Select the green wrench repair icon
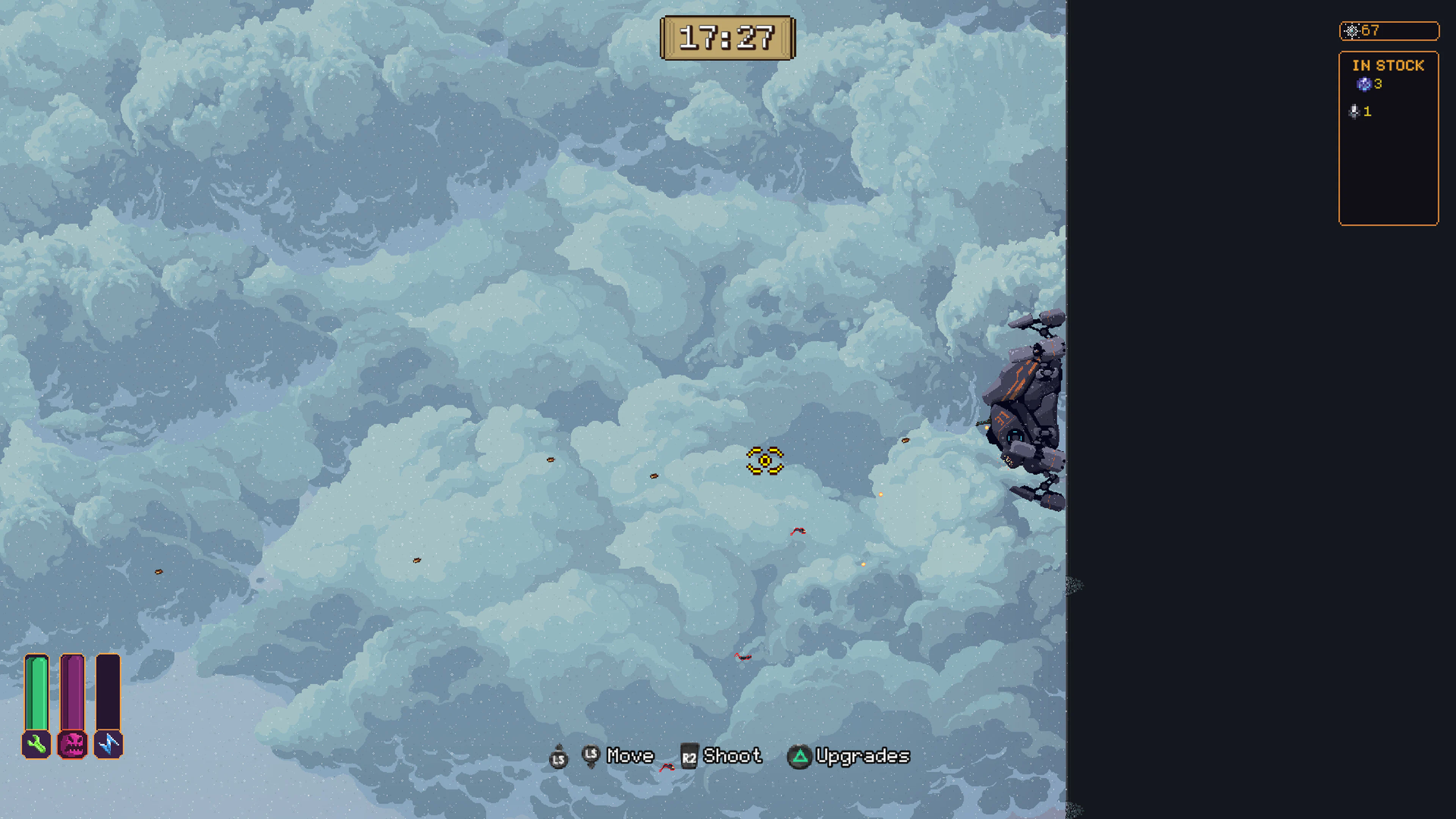The width and height of the screenshot is (1456, 819). point(36,744)
